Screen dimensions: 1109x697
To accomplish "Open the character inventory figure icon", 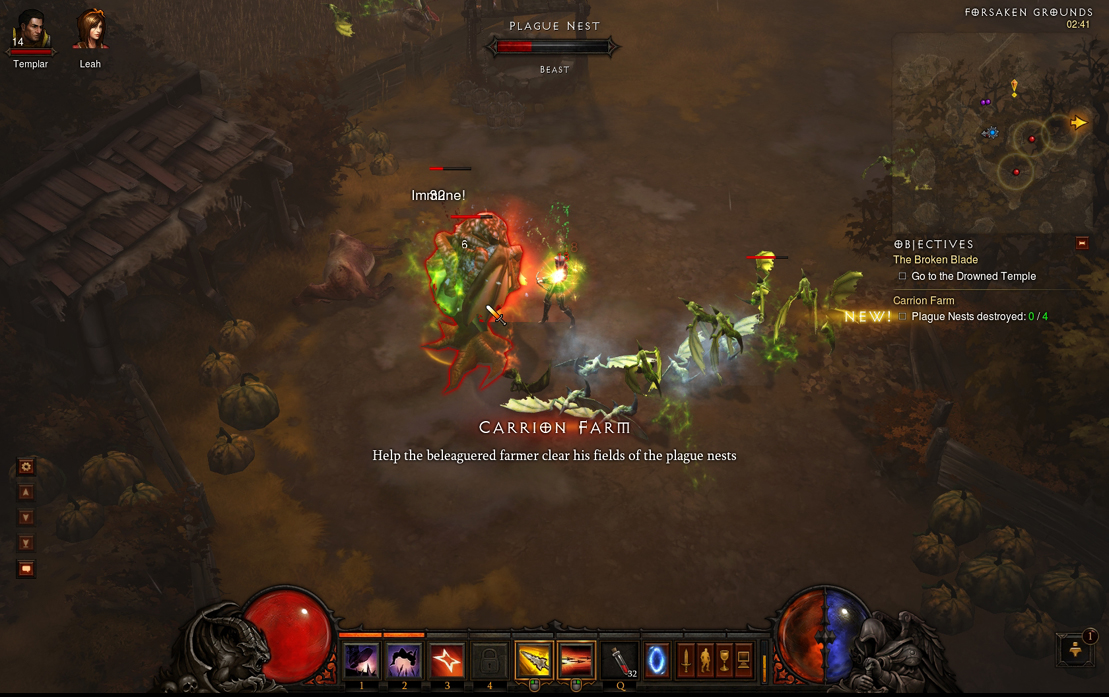I will tap(705, 661).
